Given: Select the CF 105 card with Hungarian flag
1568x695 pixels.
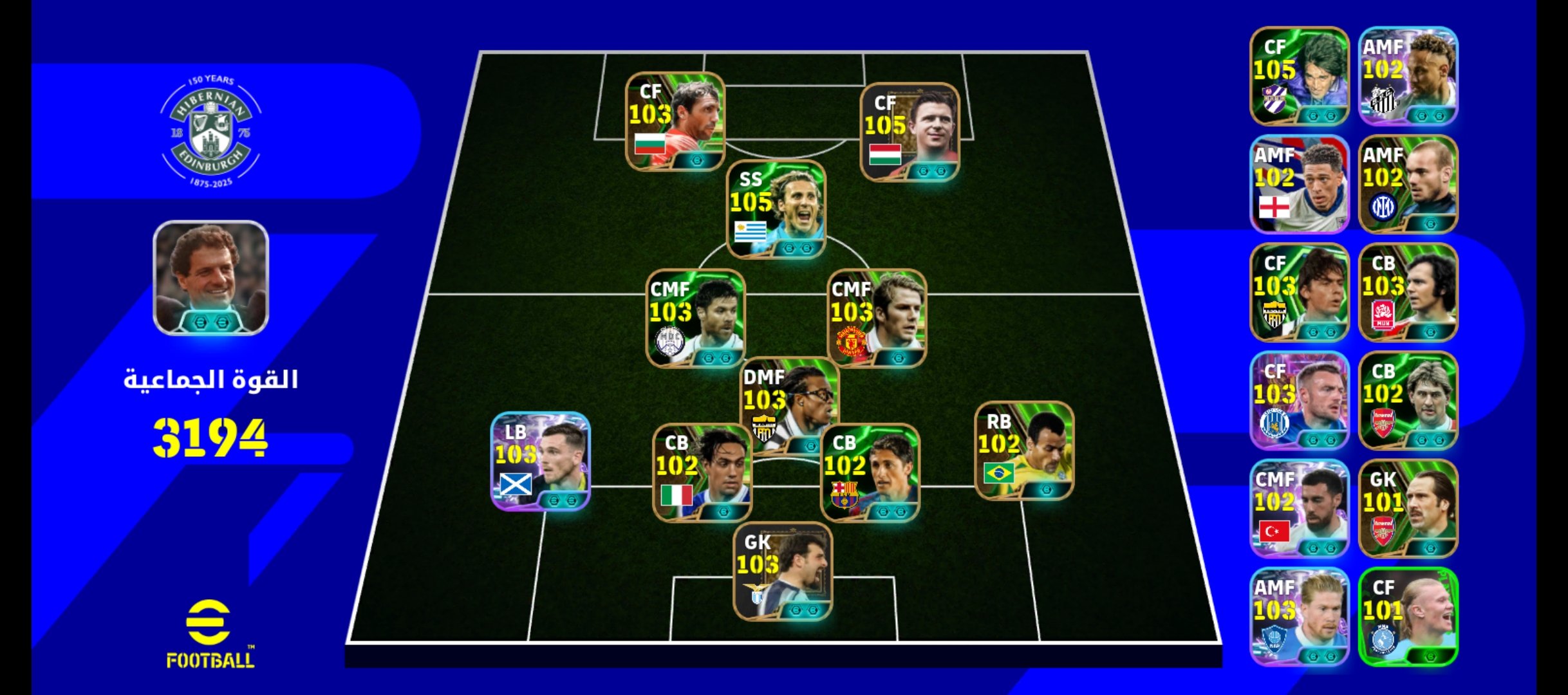Looking at the screenshot, I should pos(910,133).
